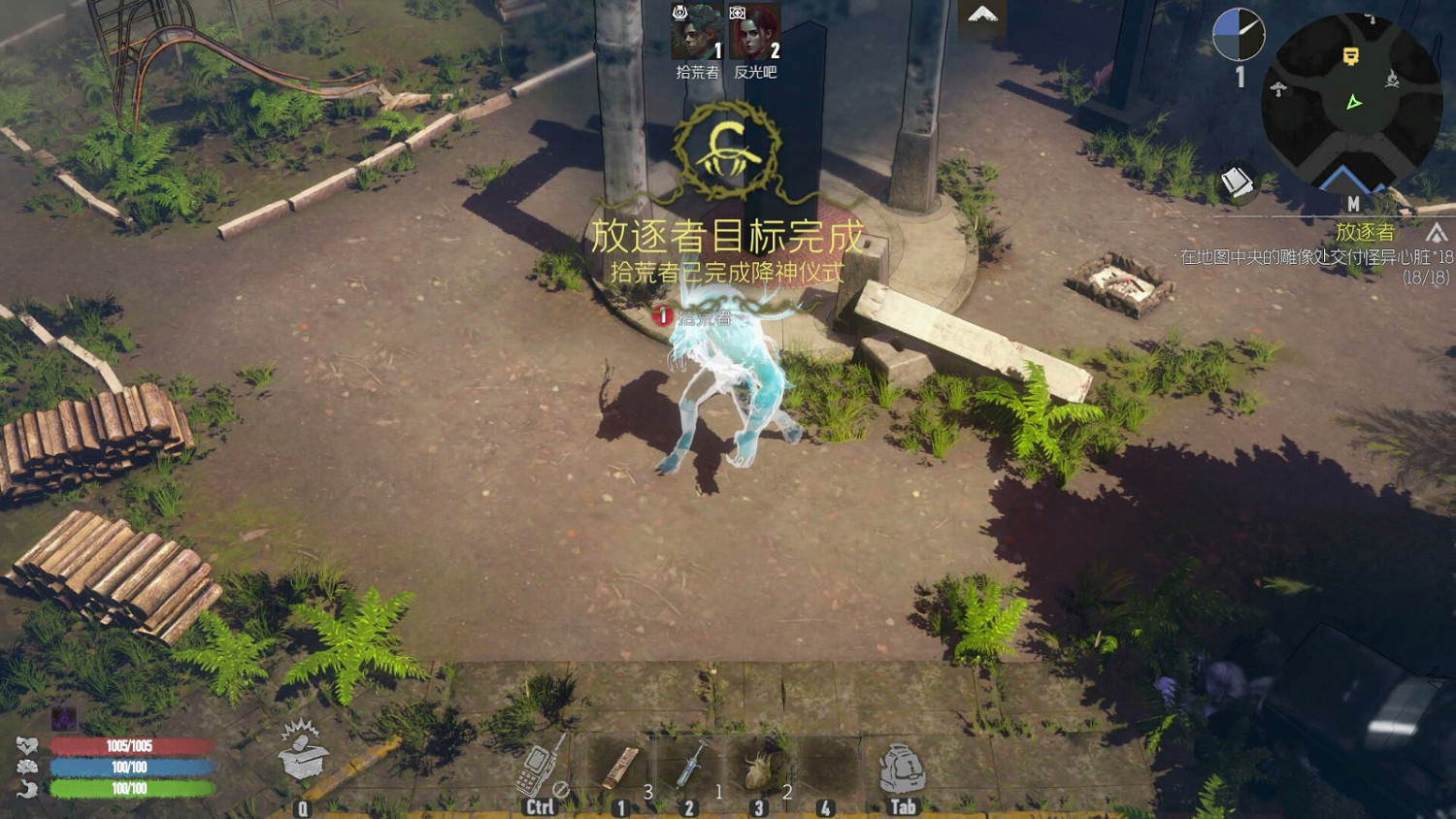Click the day-phase clock icon left of minimap
The width and height of the screenshot is (1456, 819).
coord(1240,33)
